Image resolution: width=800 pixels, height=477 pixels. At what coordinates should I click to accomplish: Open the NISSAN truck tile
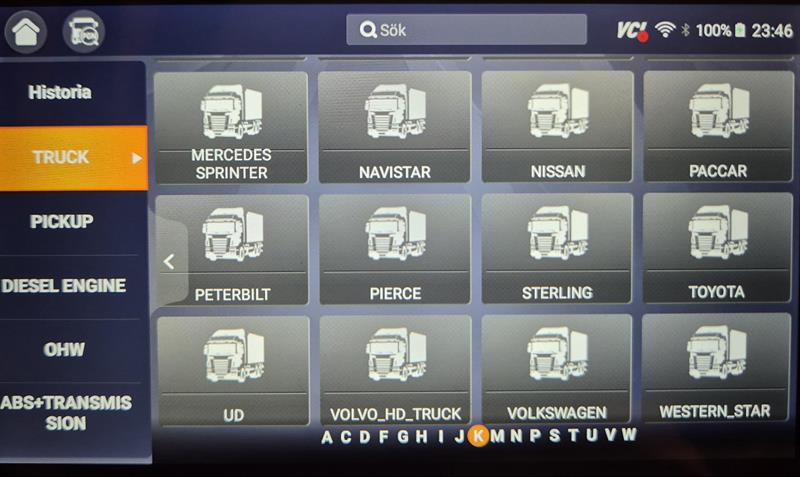(x=557, y=127)
